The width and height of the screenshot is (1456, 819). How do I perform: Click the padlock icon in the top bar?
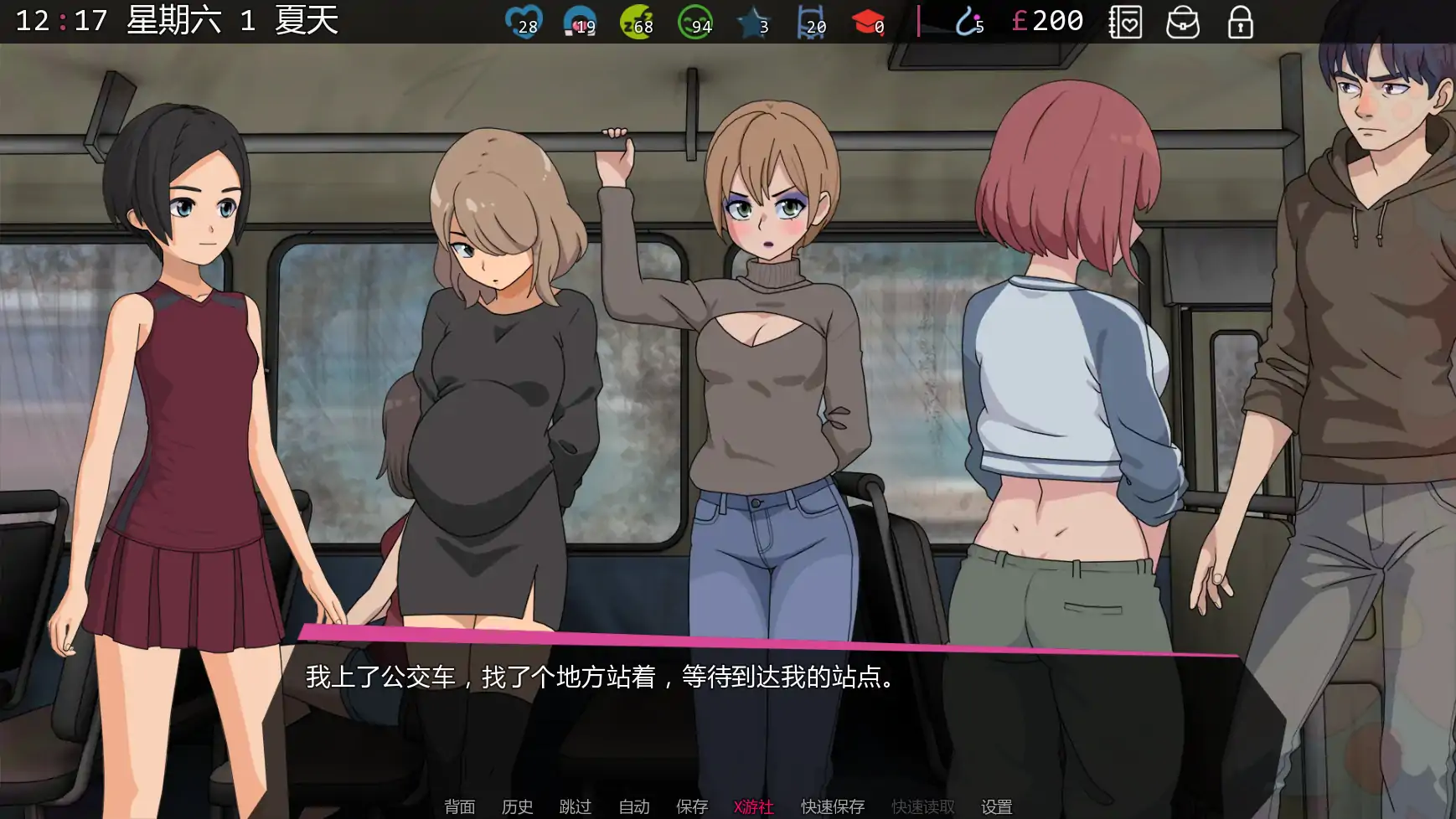(x=1238, y=23)
